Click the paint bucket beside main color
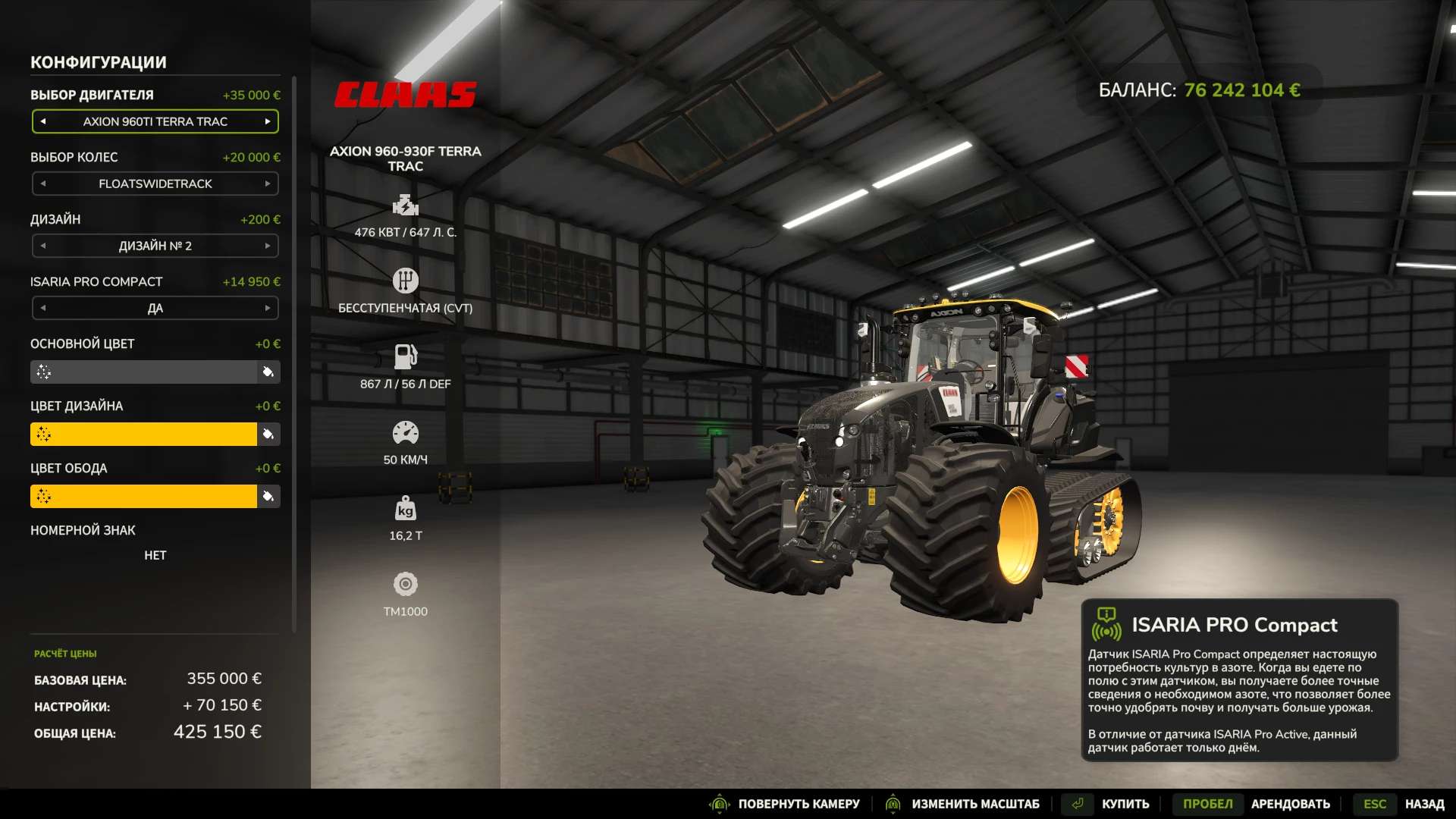 (268, 372)
